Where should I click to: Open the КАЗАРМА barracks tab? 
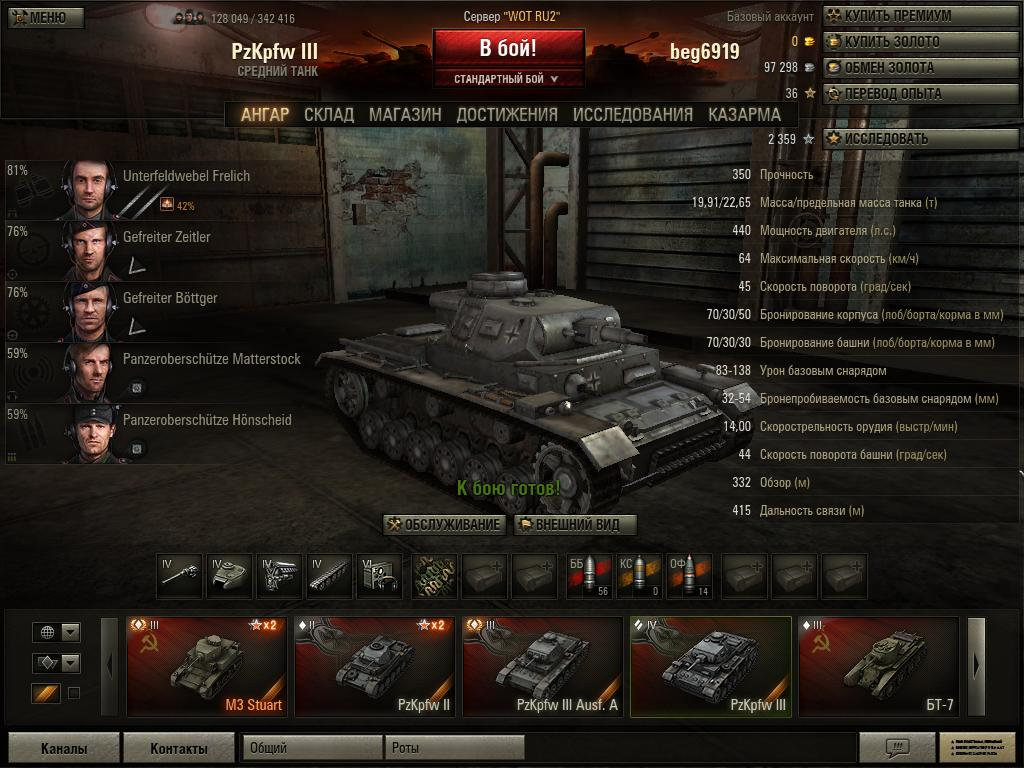[x=744, y=114]
